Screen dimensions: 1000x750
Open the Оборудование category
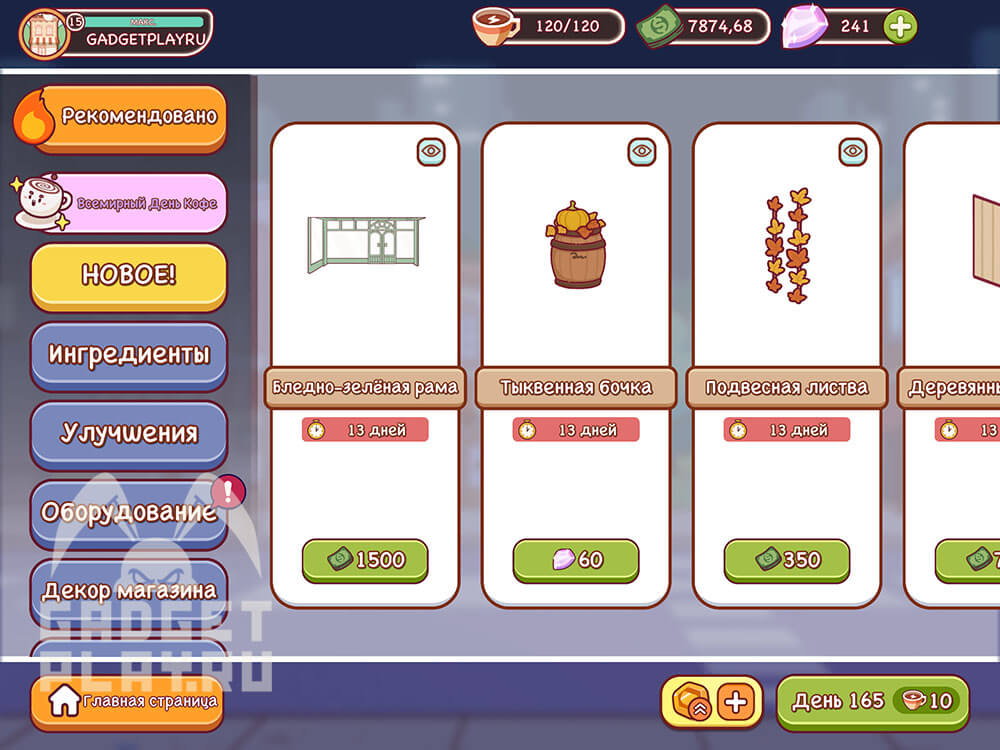[128, 512]
